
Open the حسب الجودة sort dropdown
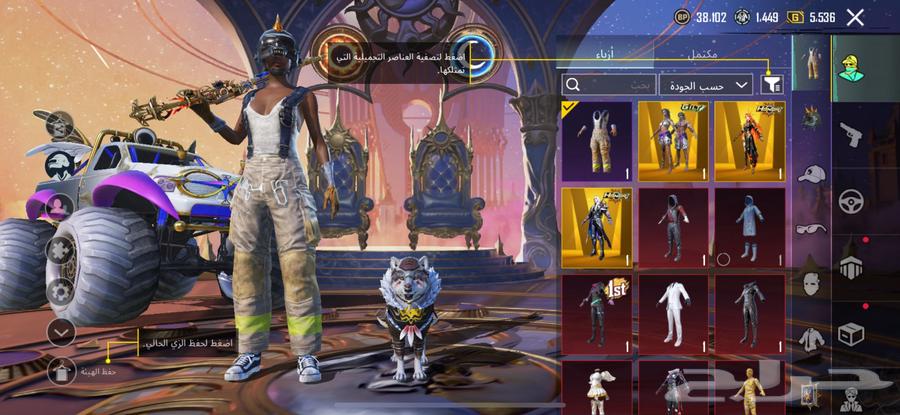[x=707, y=85]
